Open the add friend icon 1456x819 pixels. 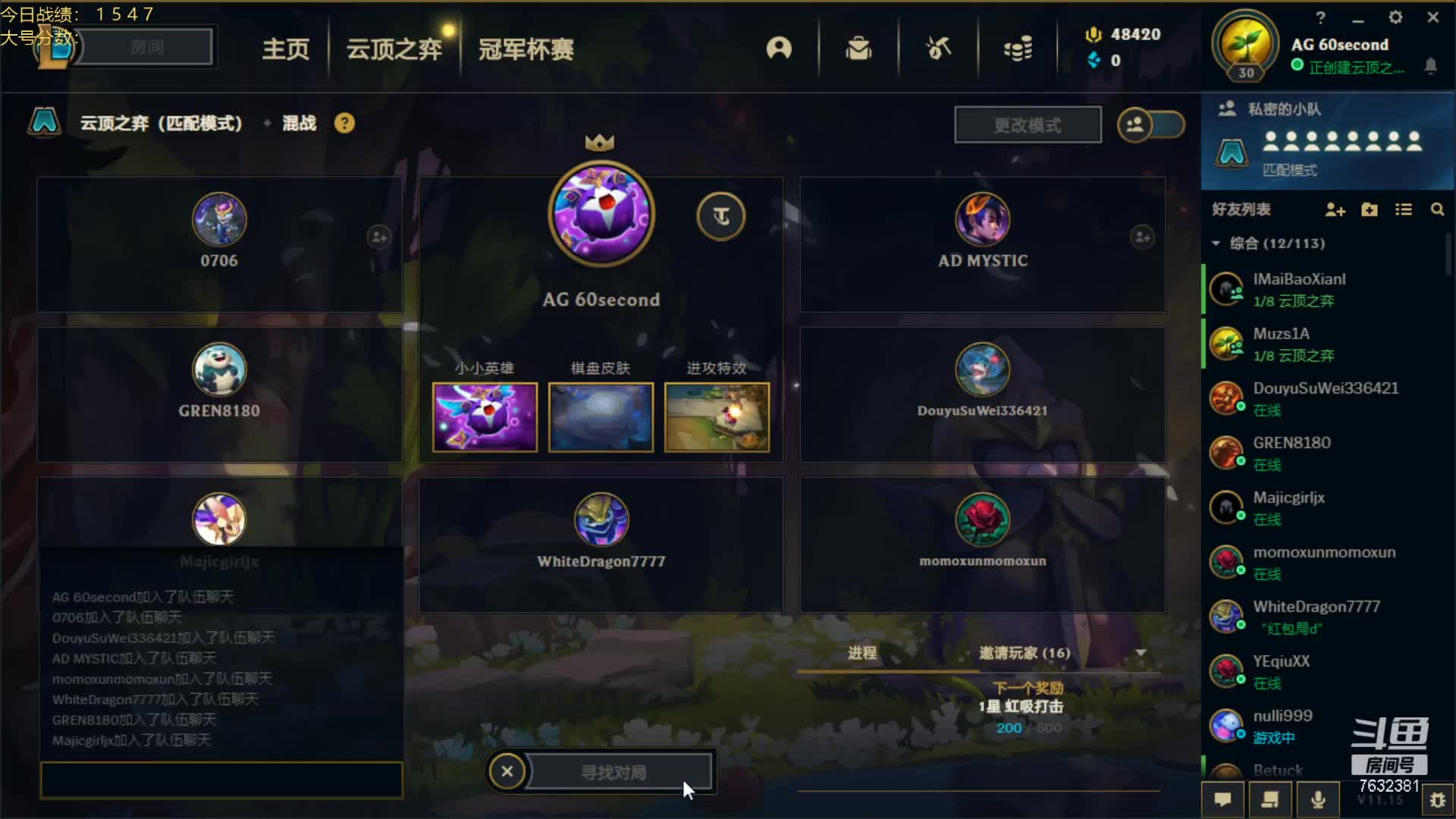(x=1335, y=210)
